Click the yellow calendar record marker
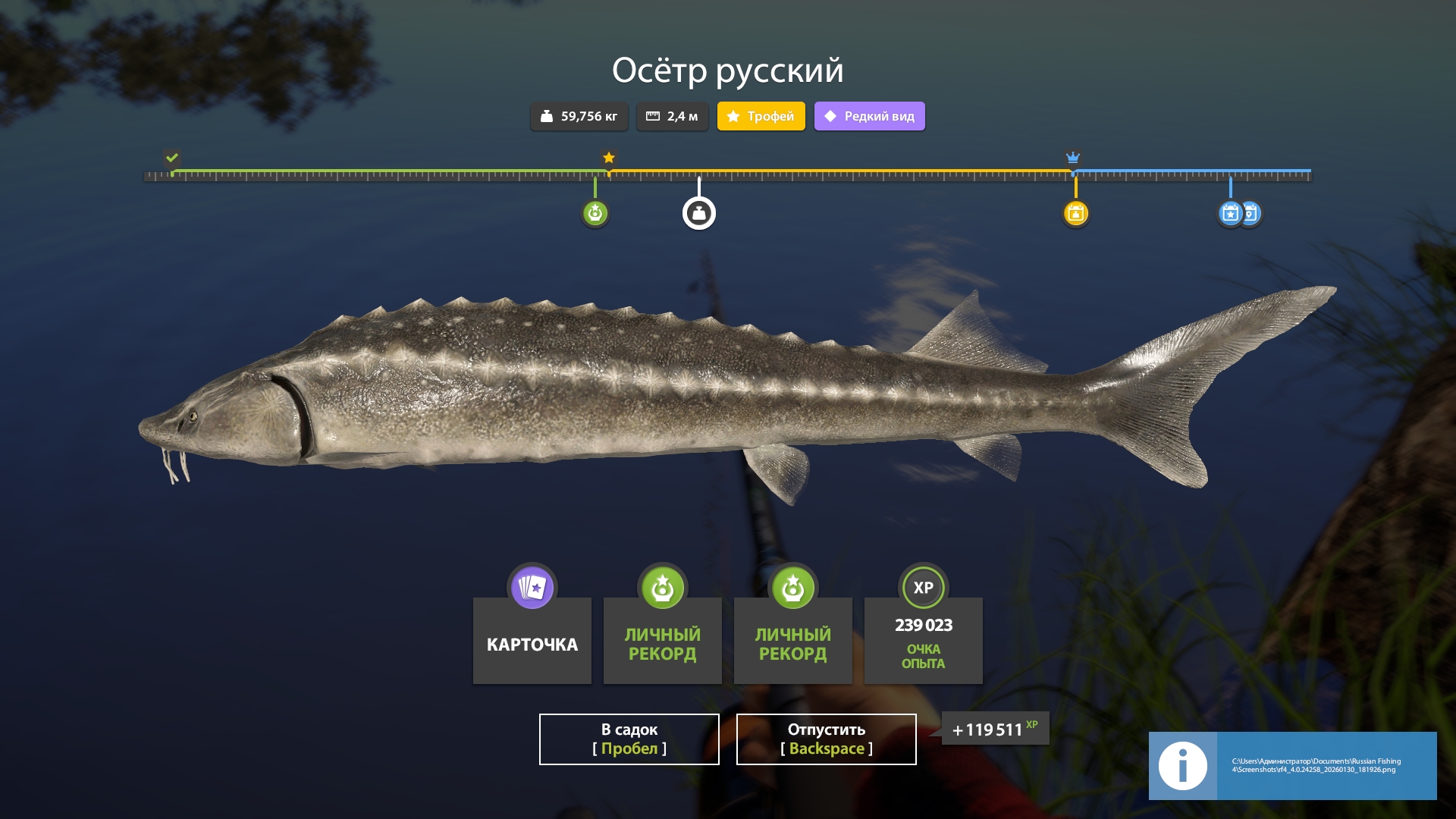1456x819 pixels. point(1075,213)
